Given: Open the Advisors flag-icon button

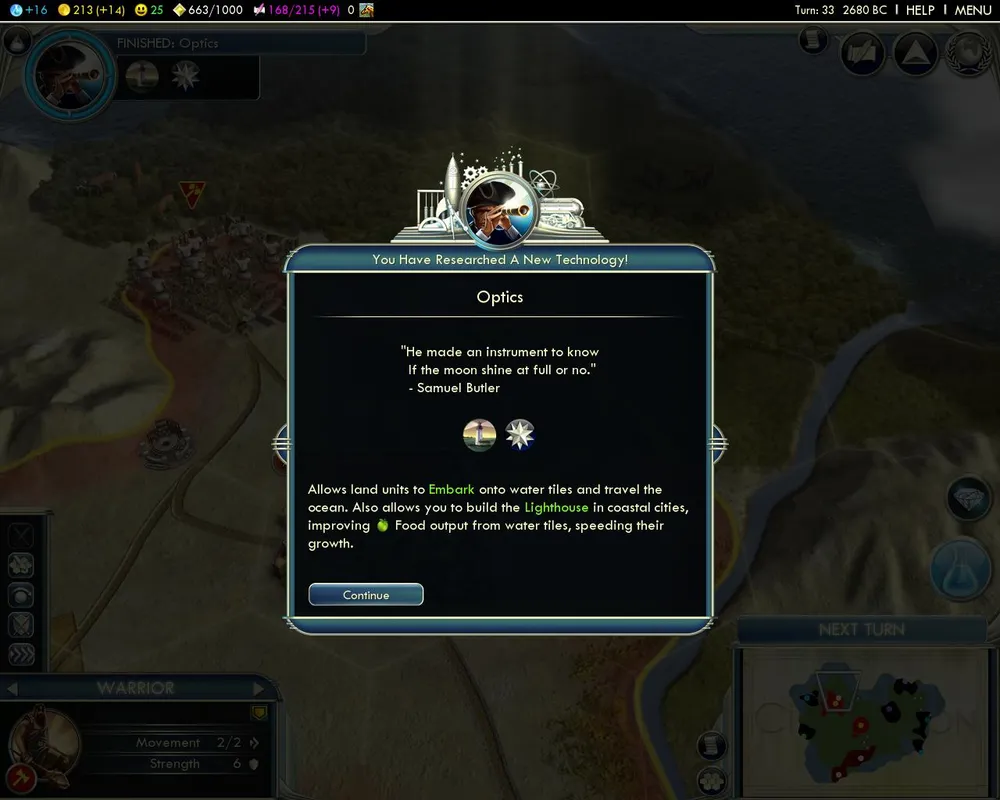Looking at the screenshot, I should pos(862,52).
